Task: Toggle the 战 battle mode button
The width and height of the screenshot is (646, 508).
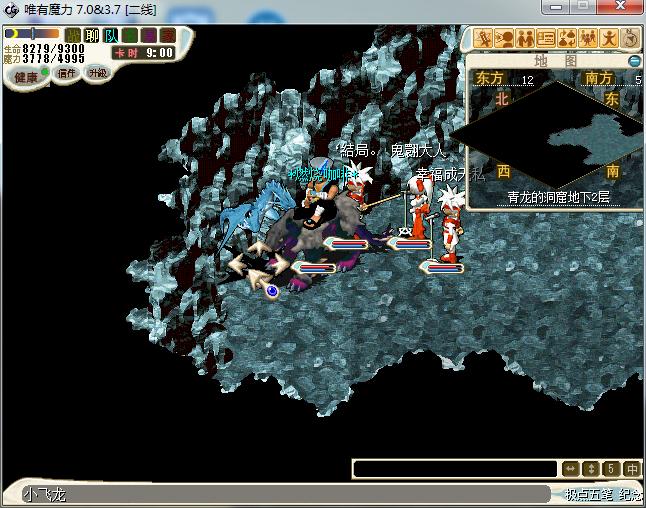Action: tap(75, 36)
